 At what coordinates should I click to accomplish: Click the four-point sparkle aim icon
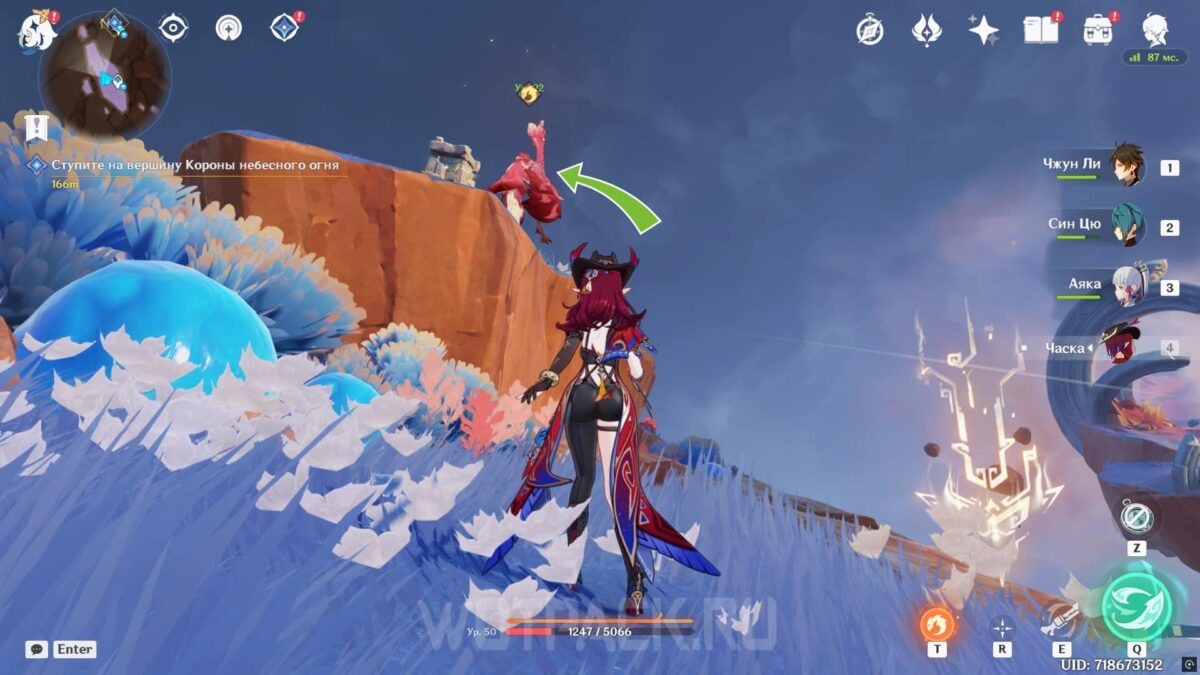click(1001, 627)
